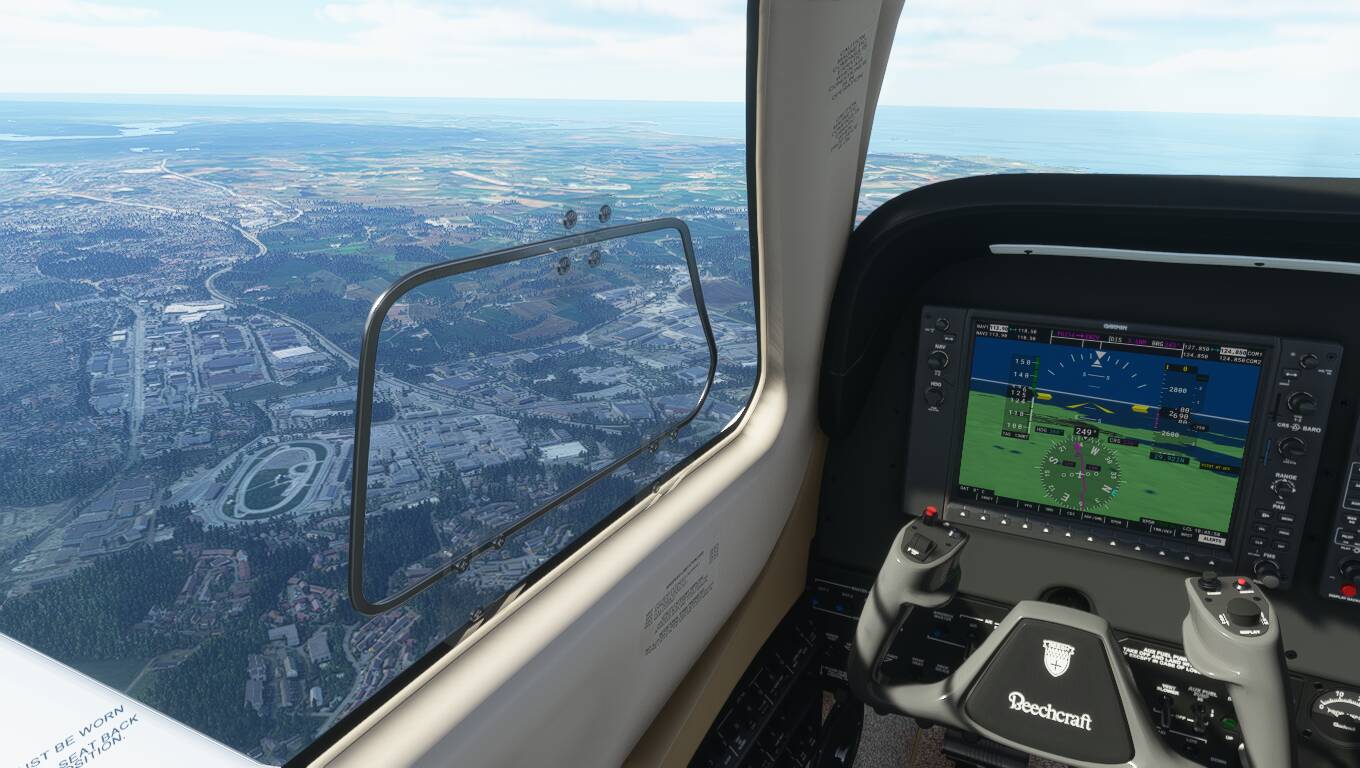Viewport: 1360px width, 768px height.
Task: Adjust the HDG heading knob
Action: pyautogui.click(x=934, y=397)
